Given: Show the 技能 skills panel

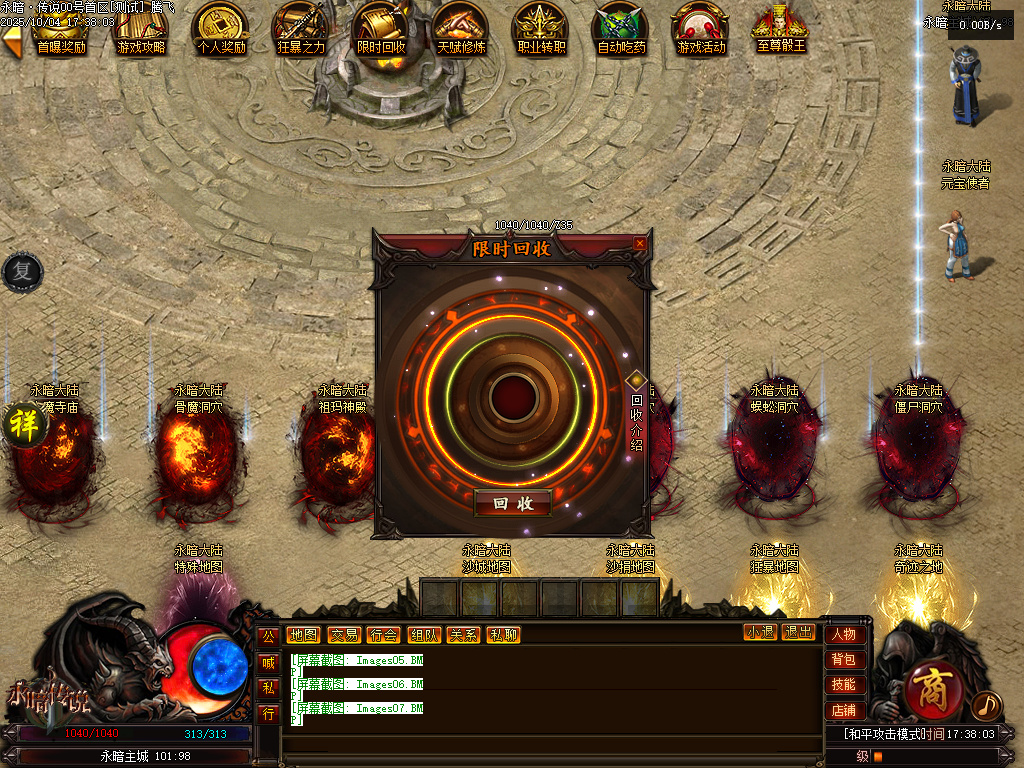Looking at the screenshot, I should 844,685.
